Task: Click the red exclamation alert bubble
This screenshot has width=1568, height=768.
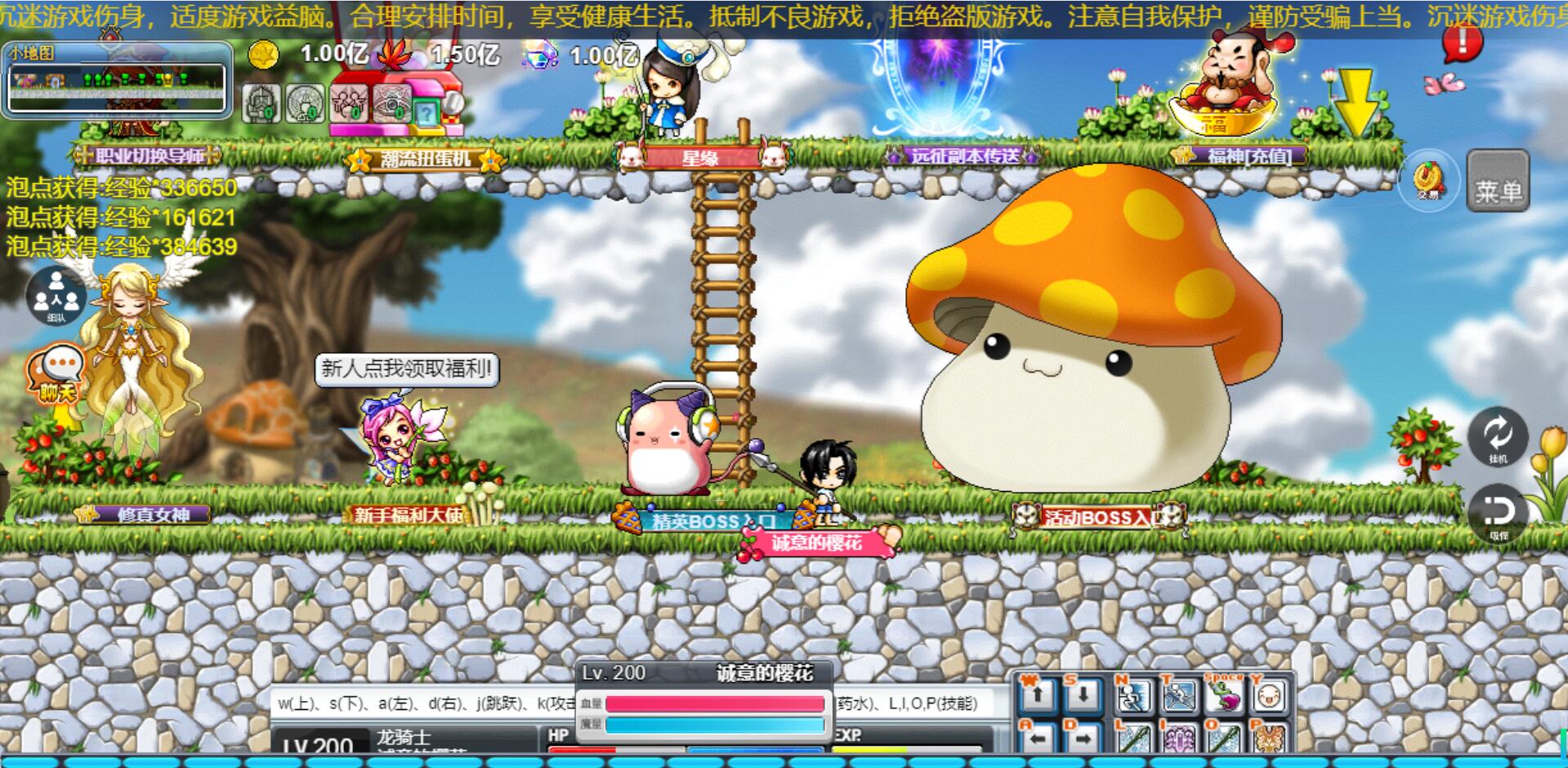Action: (x=1462, y=42)
